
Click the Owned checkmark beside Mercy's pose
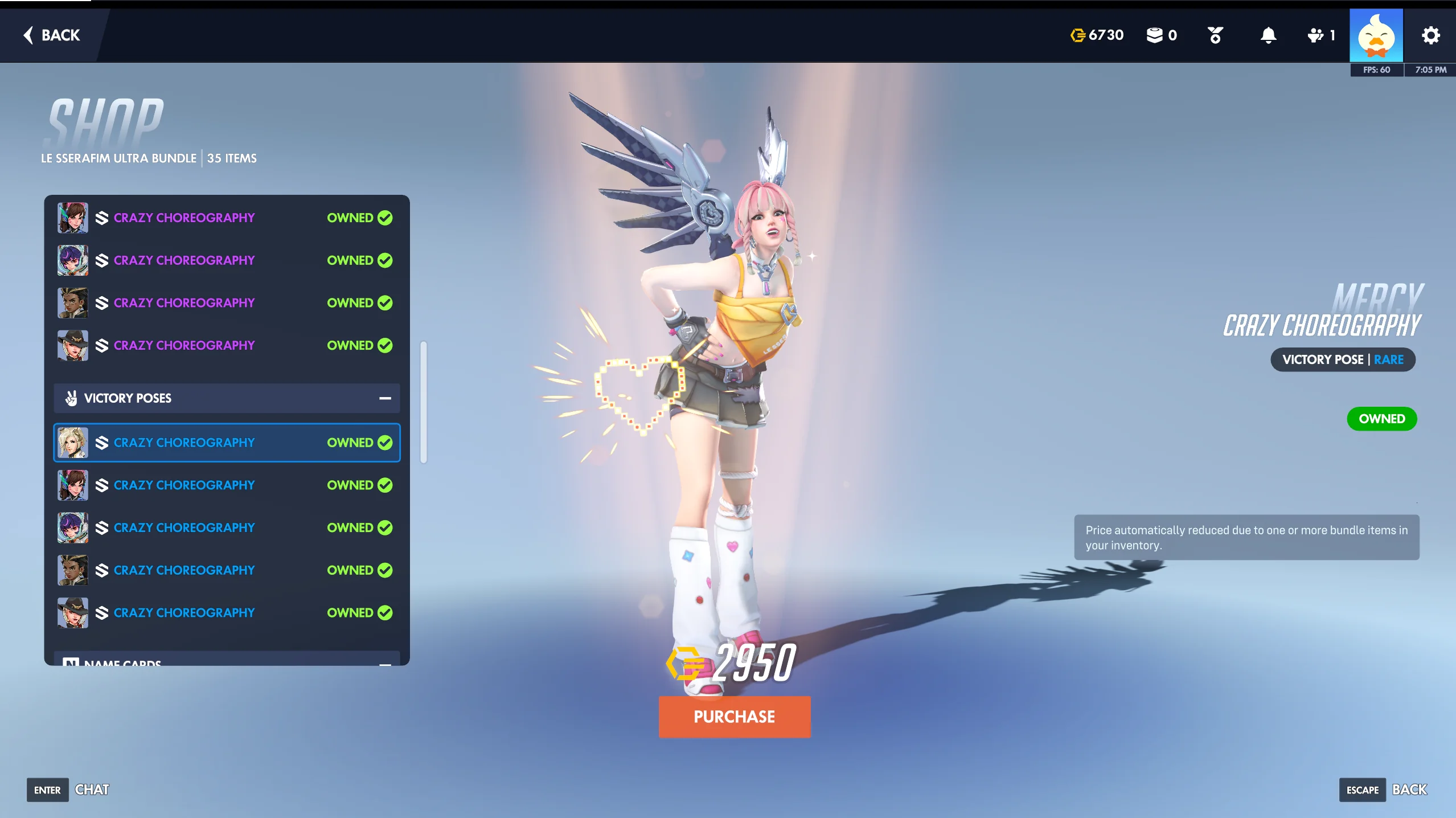click(x=385, y=442)
